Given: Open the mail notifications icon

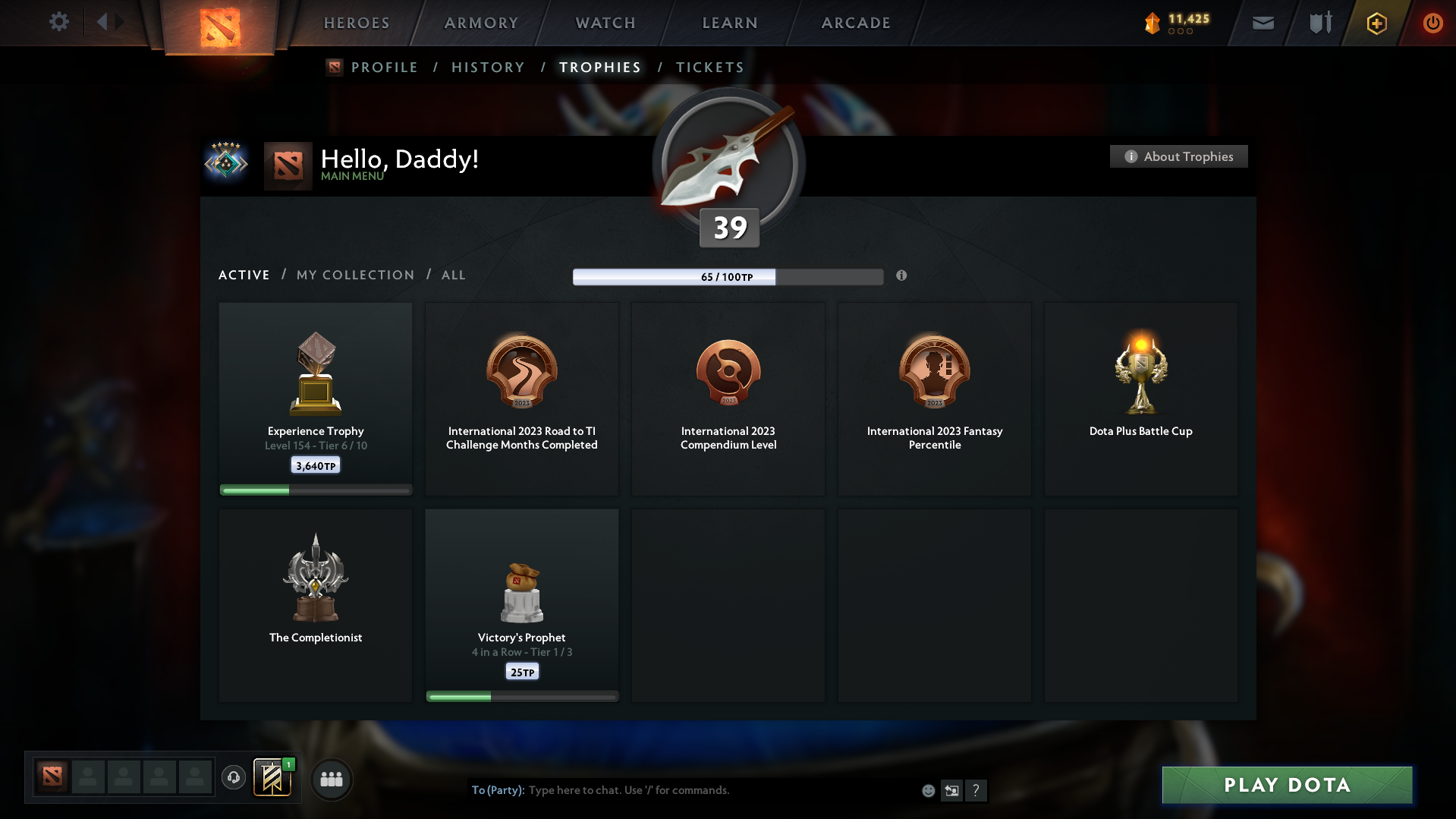Looking at the screenshot, I should [1263, 23].
